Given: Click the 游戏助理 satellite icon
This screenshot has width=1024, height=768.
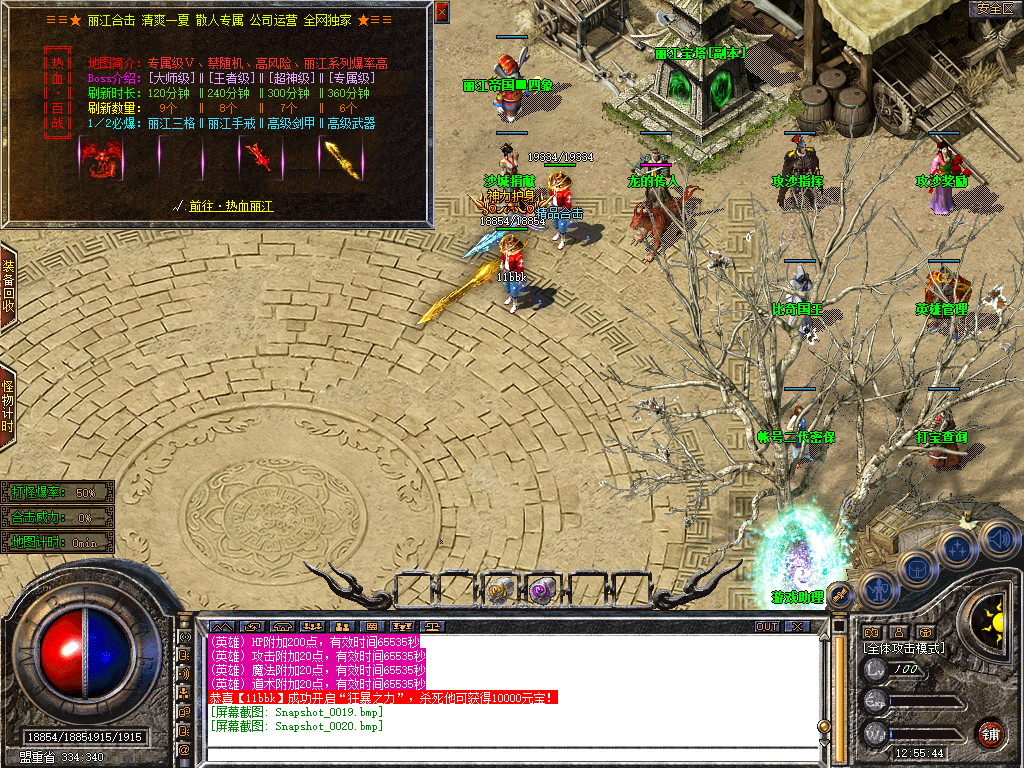Looking at the screenshot, I should click(x=839, y=595).
